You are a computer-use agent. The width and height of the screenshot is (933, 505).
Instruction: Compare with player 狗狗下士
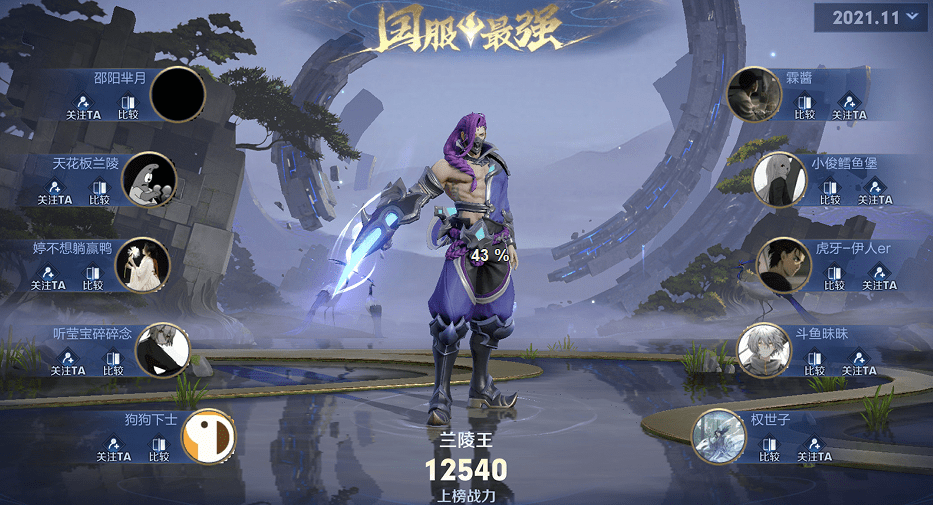(x=158, y=449)
